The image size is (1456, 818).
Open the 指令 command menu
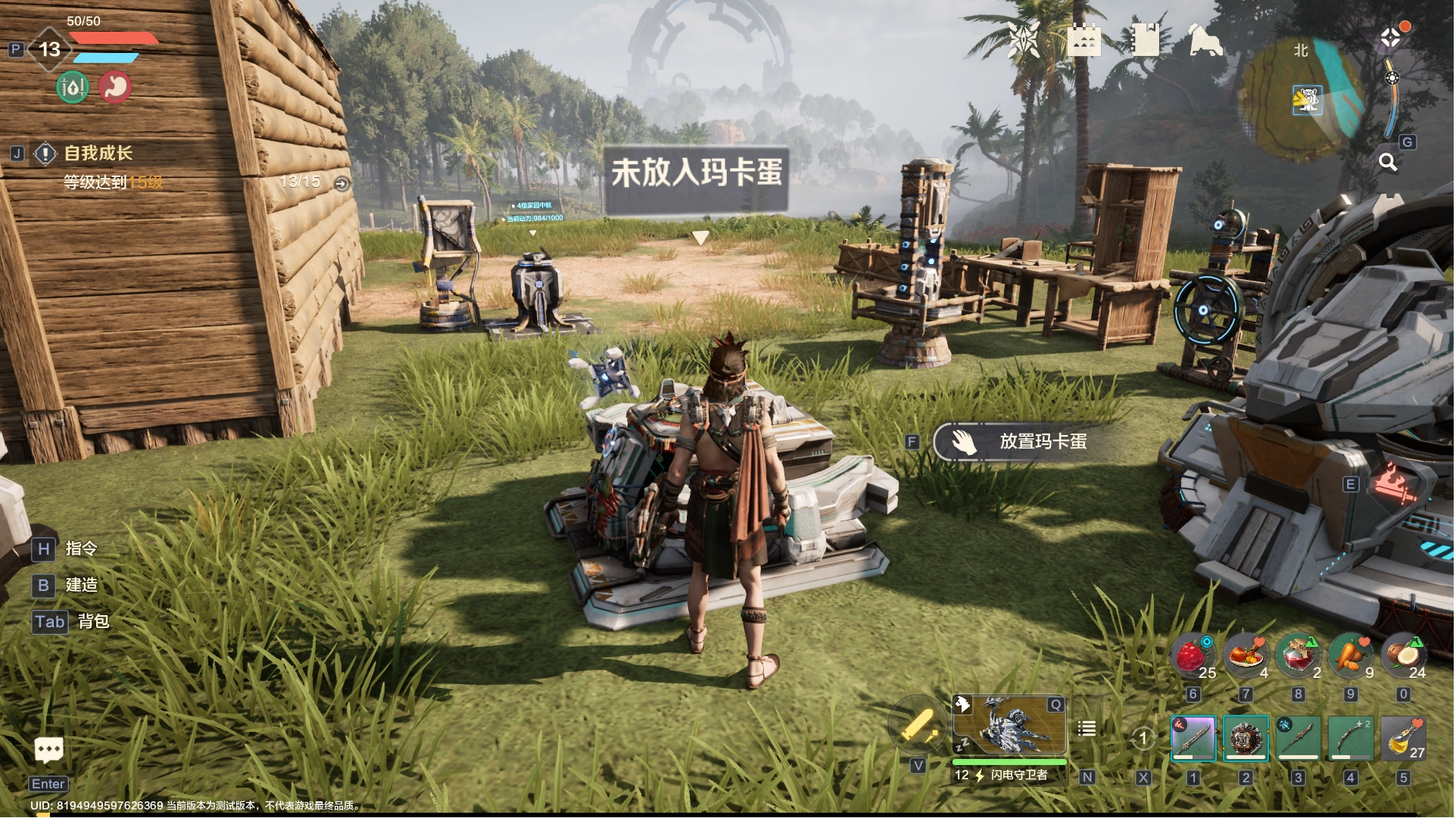point(80,549)
